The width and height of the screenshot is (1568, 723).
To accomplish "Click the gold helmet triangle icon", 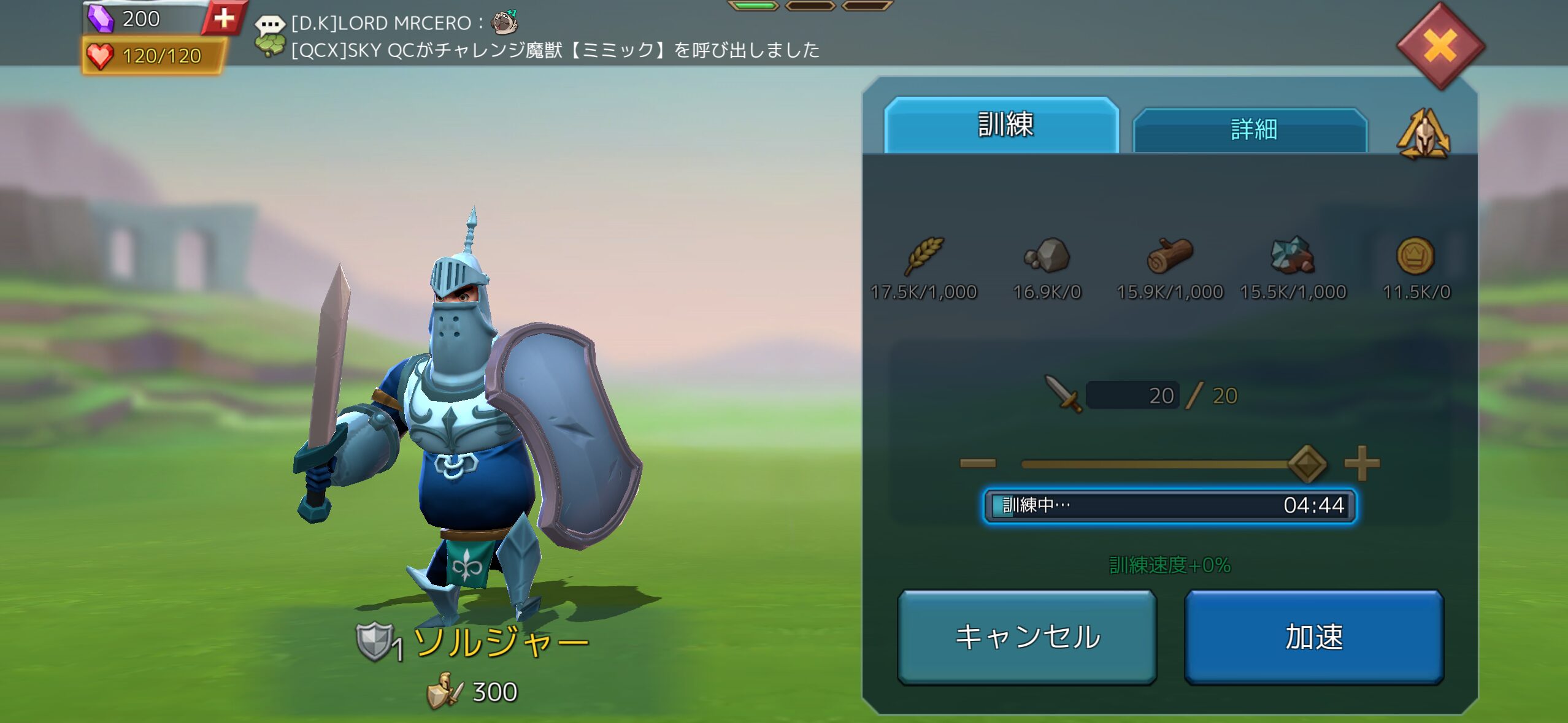I will point(1423,134).
